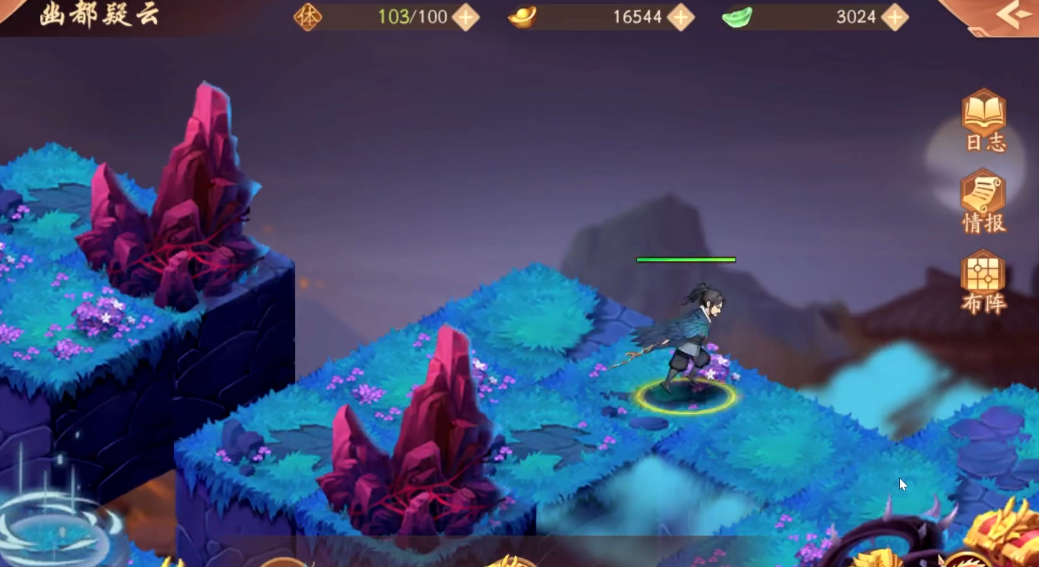Viewport: 1039px width, 567px height.
Task: Add gold with the plus beside 16544
Action: coord(681,17)
